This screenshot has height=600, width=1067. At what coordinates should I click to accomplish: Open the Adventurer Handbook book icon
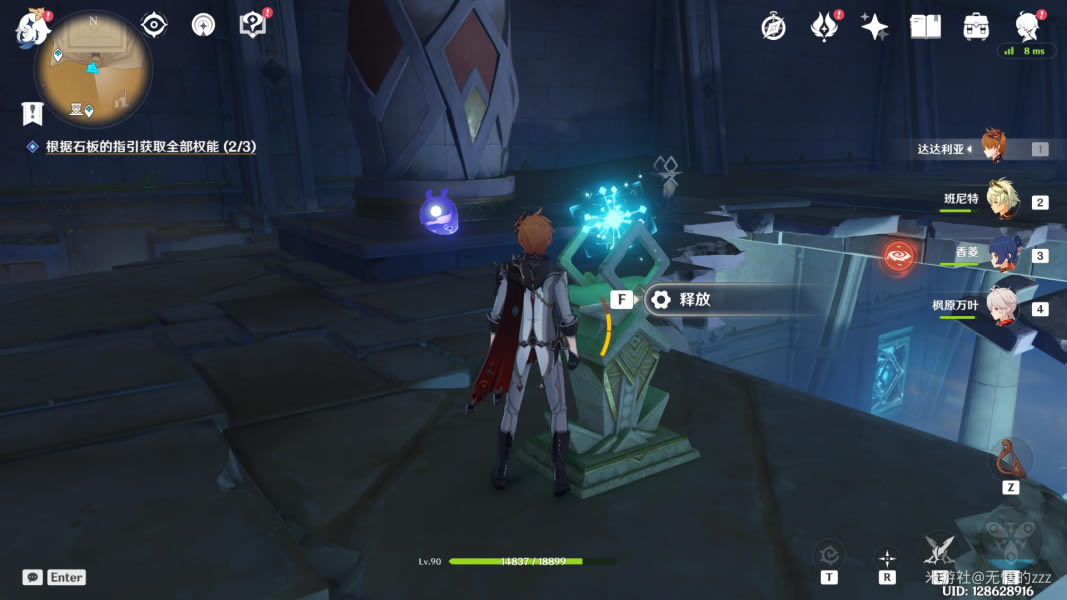tap(925, 28)
